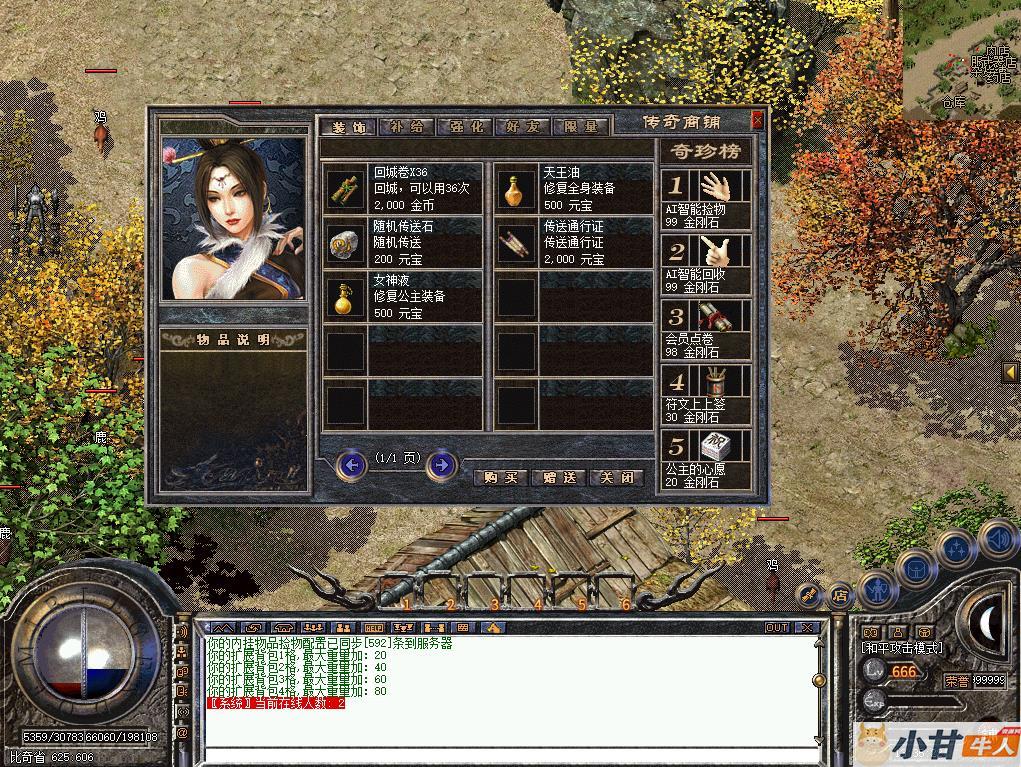Pick the 天王油 potion item

click(x=516, y=187)
